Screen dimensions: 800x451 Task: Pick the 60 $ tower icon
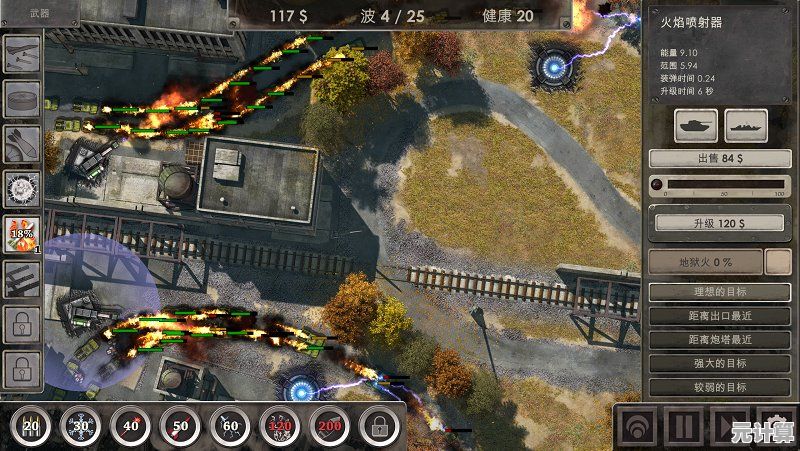click(230, 427)
